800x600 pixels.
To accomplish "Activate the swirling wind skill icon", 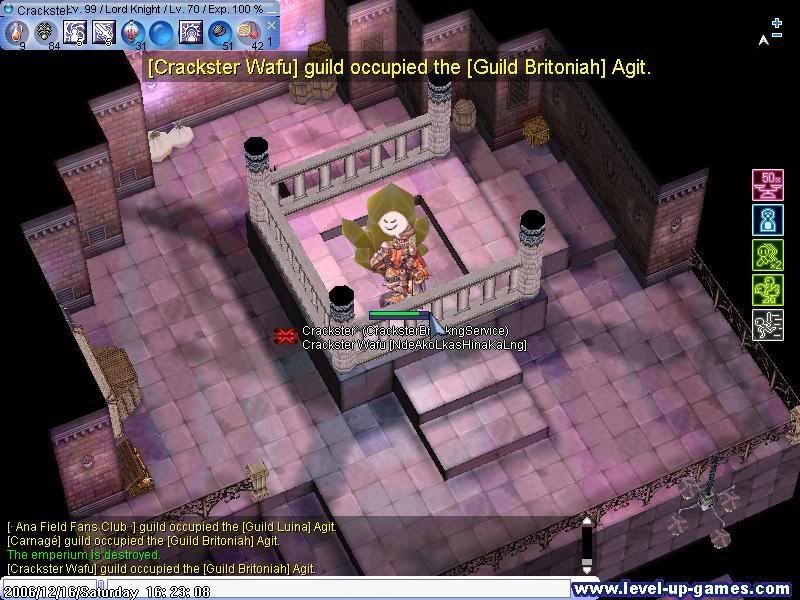I will tap(76, 32).
